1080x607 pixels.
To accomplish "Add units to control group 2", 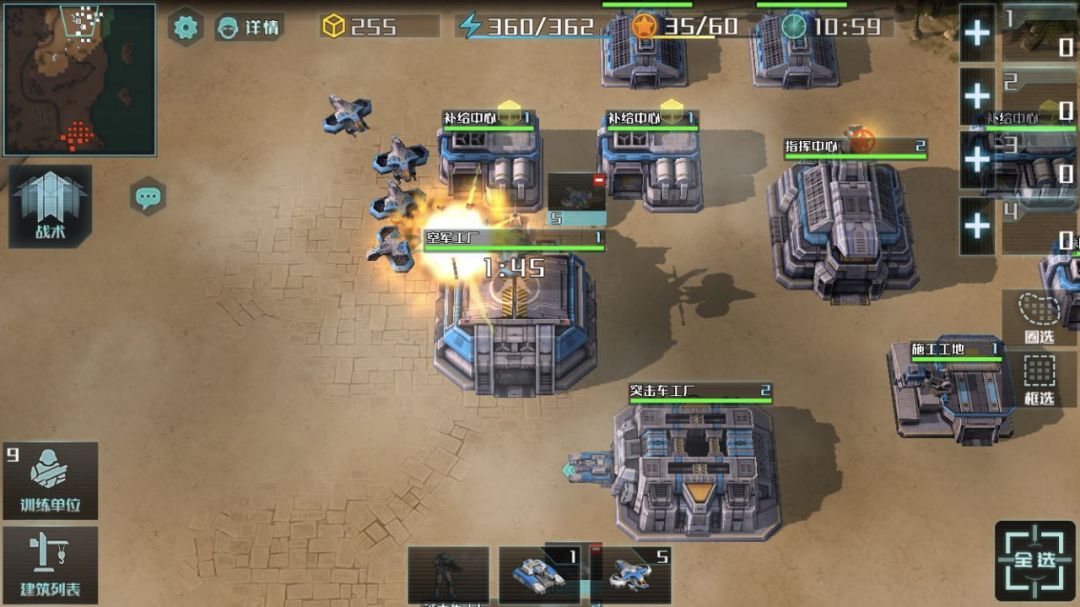I will pyautogui.click(x=977, y=96).
